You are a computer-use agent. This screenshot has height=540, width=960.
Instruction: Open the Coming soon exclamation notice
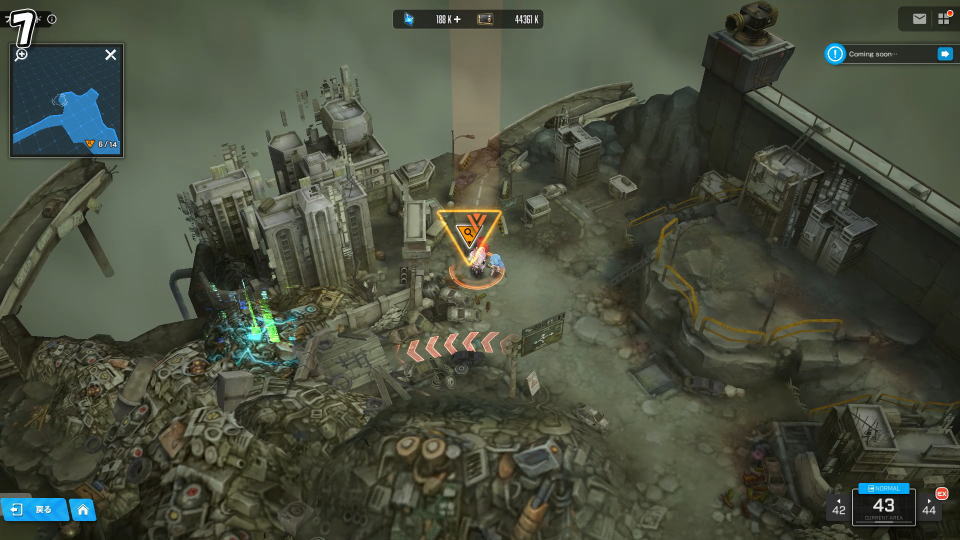coord(835,54)
